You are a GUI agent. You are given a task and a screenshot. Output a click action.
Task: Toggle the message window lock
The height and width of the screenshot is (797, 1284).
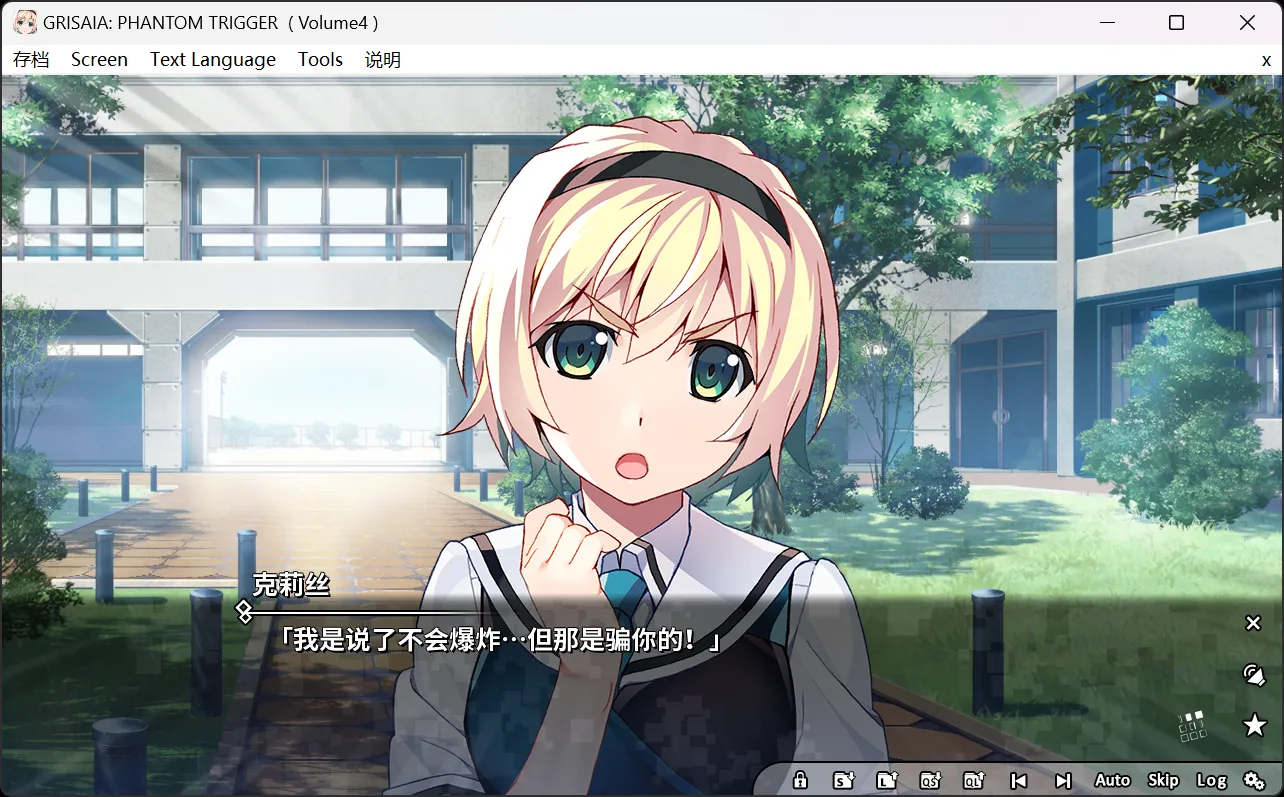[x=800, y=779]
